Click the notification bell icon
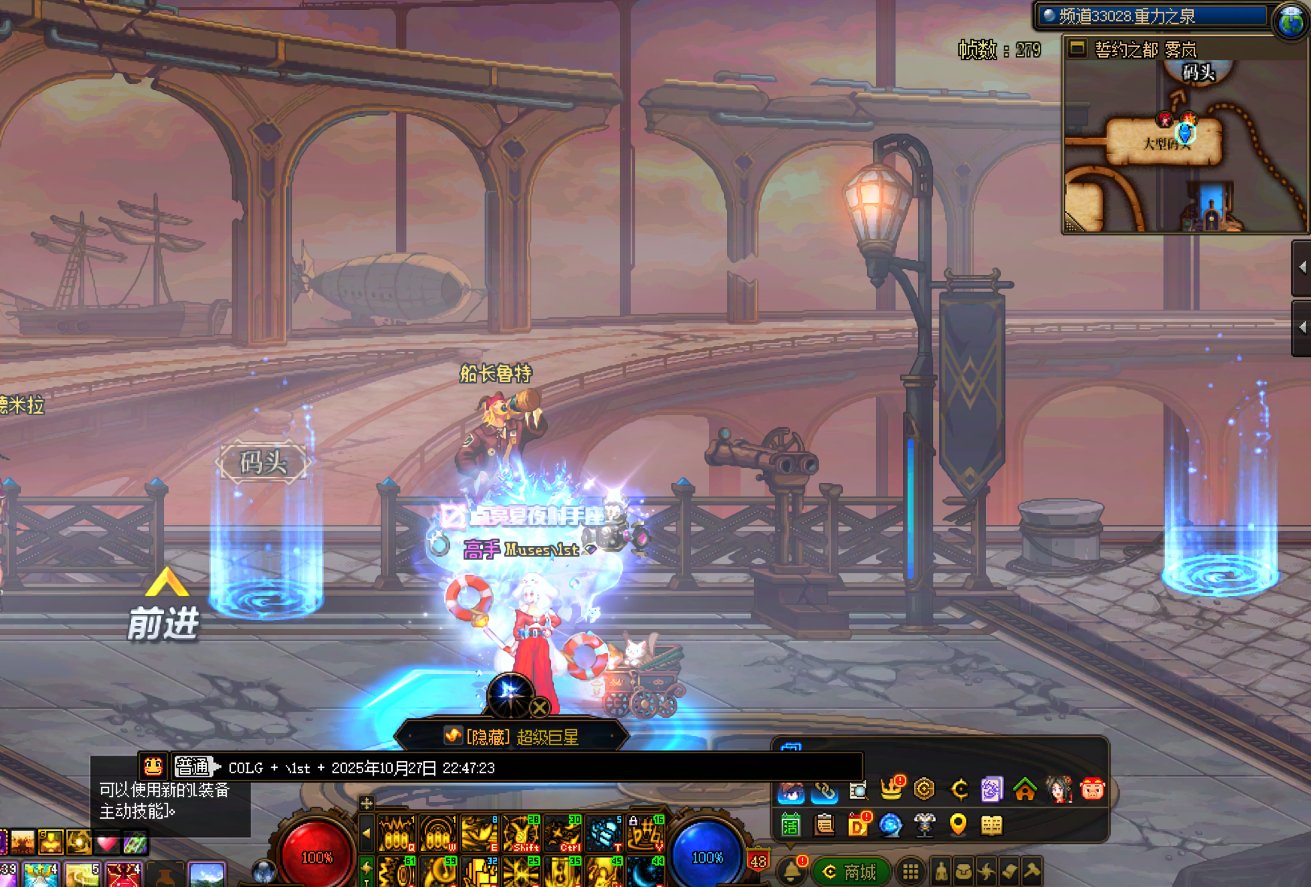Screen dimensions: 1311x887 pos(791,871)
